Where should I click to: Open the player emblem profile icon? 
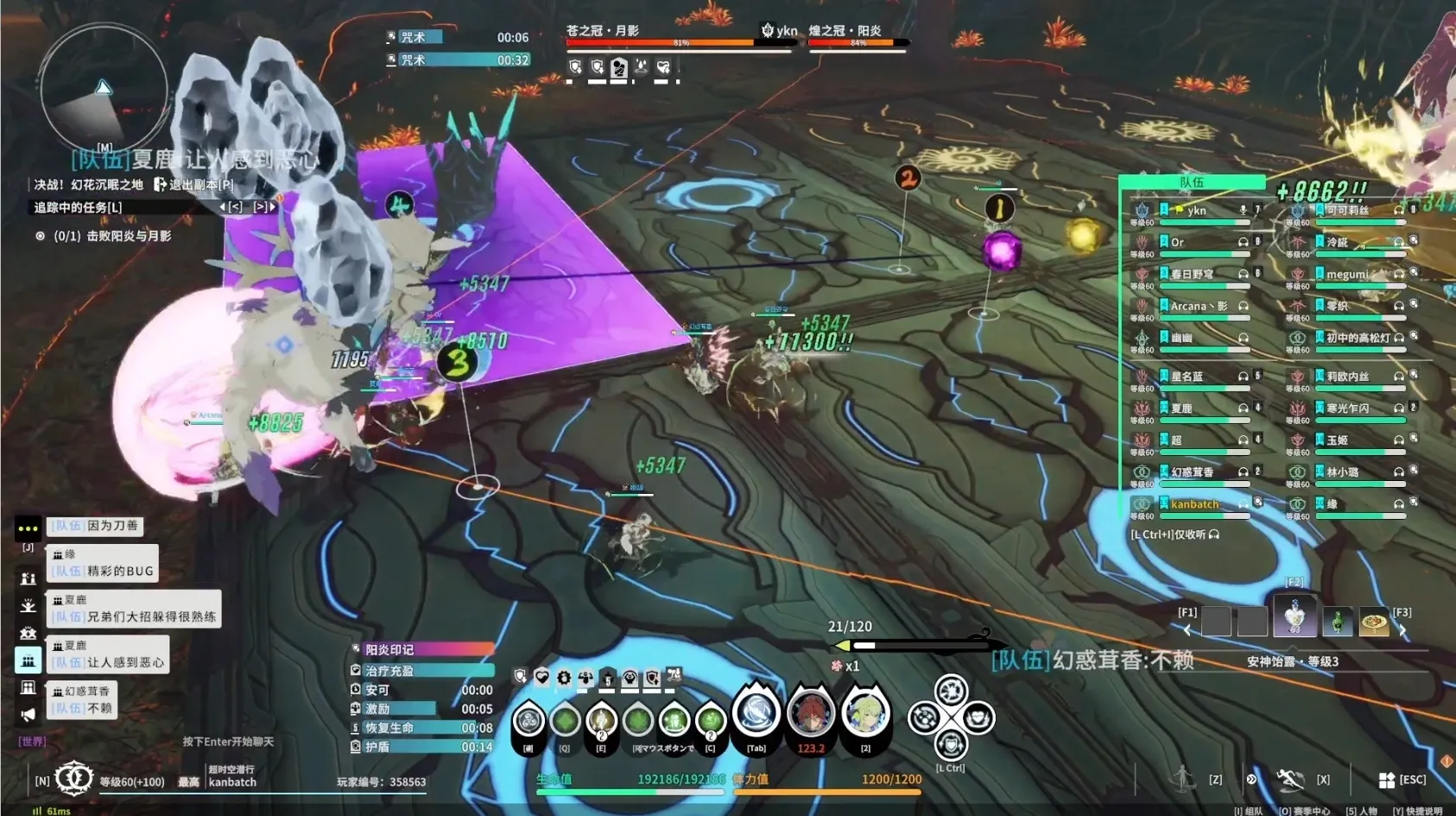click(x=74, y=779)
